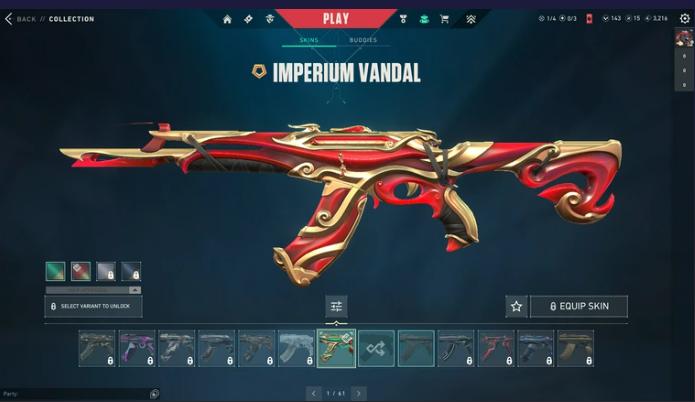The image size is (695, 402).
Task: Click the red PLAY button
Action: point(336,17)
